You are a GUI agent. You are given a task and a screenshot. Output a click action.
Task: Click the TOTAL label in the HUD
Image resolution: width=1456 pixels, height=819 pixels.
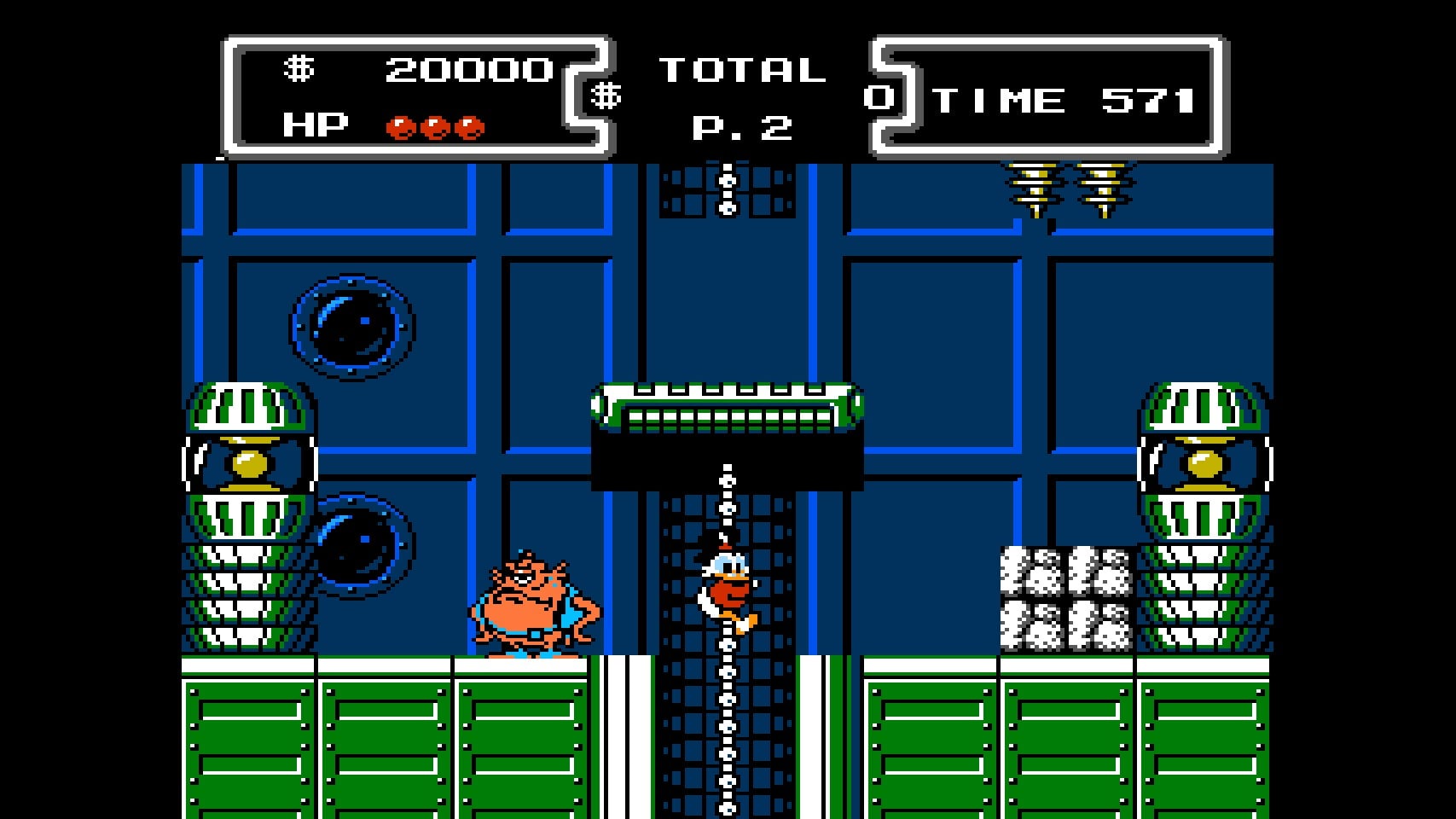point(742,71)
